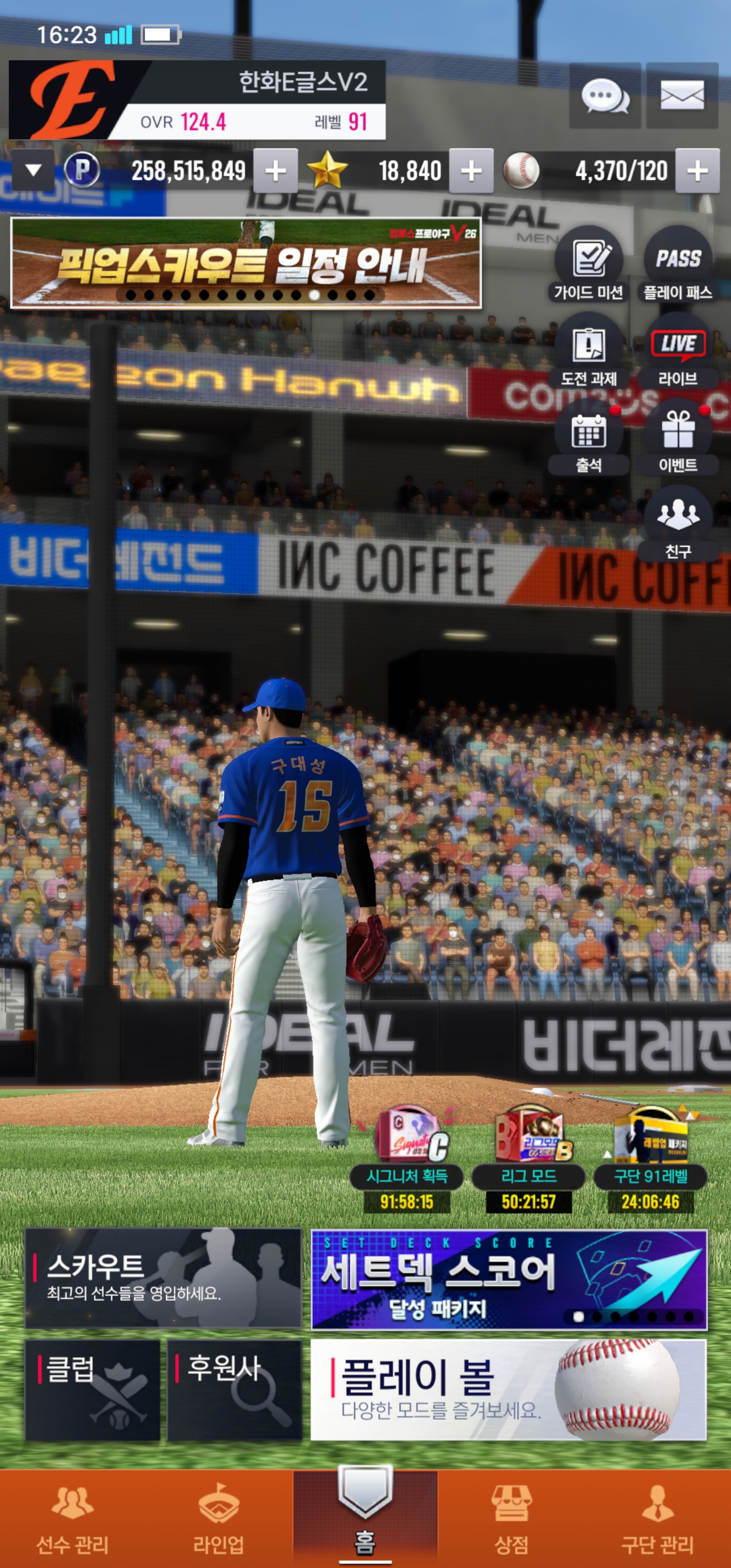Open the 세트덱 스코어 package banner
The height and width of the screenshot is (1568, 731).
pos(508,1278)
